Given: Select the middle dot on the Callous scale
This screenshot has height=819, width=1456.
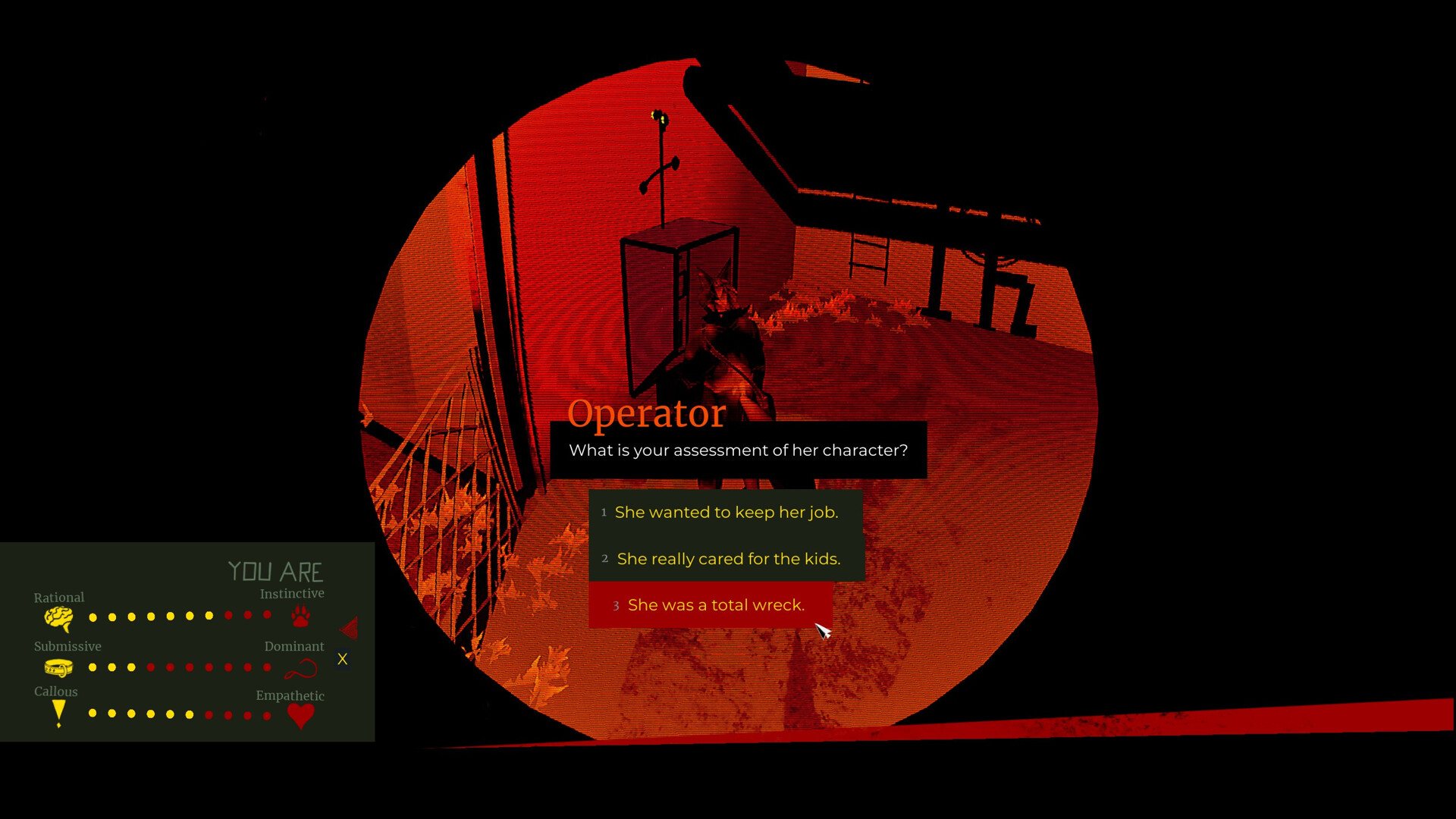Looking at the screenshot, I should (x=180, y=714).
